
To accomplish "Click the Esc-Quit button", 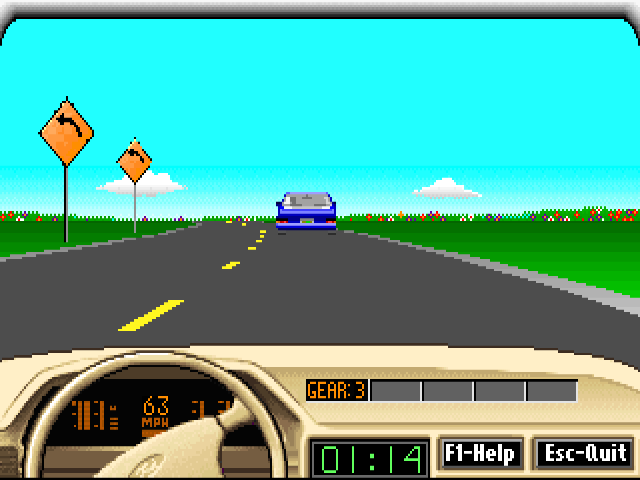I will (584, 454).
